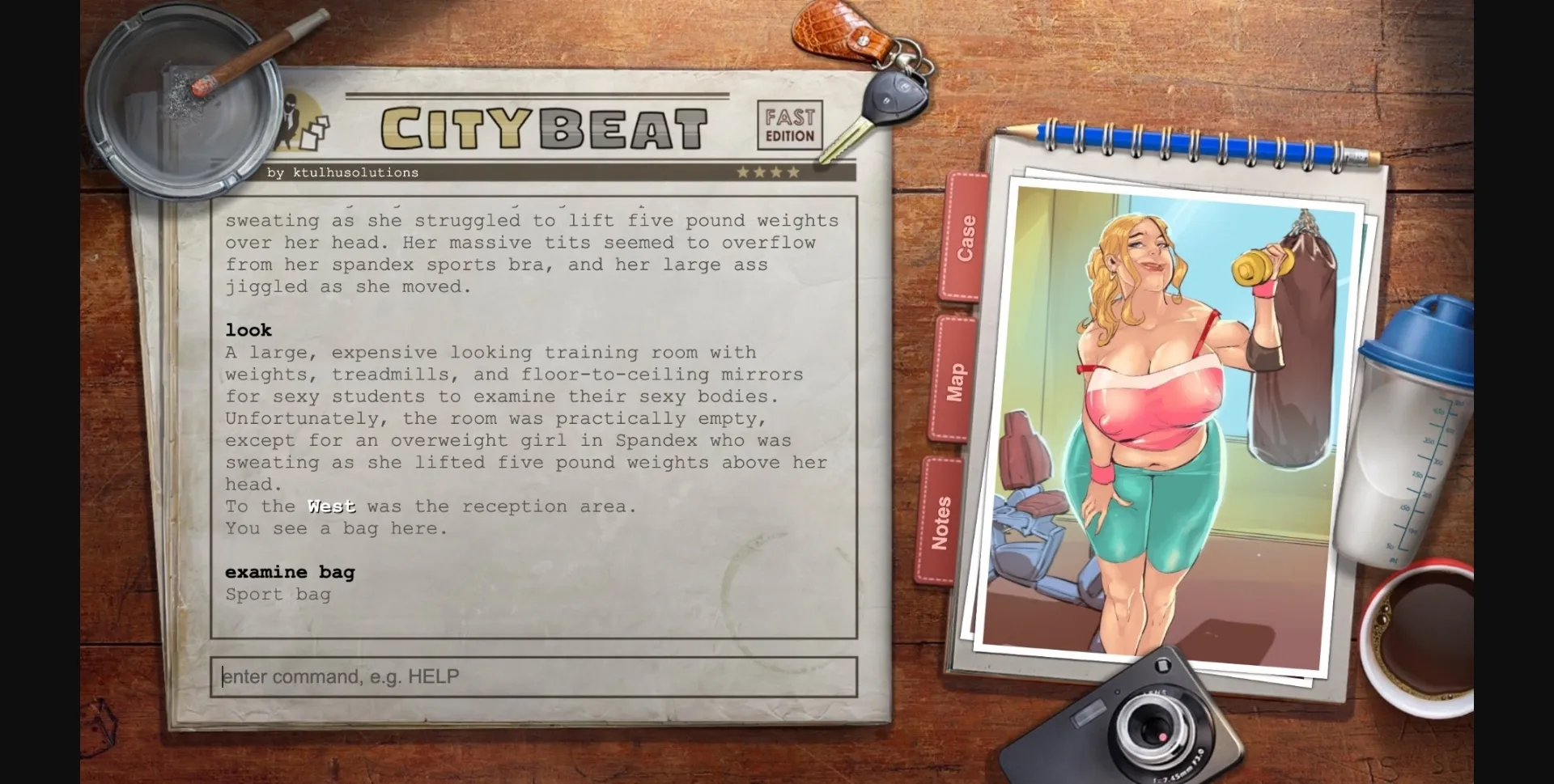
Task: Click the FAST EDITION stamp badge
Action: click(789, 123)
